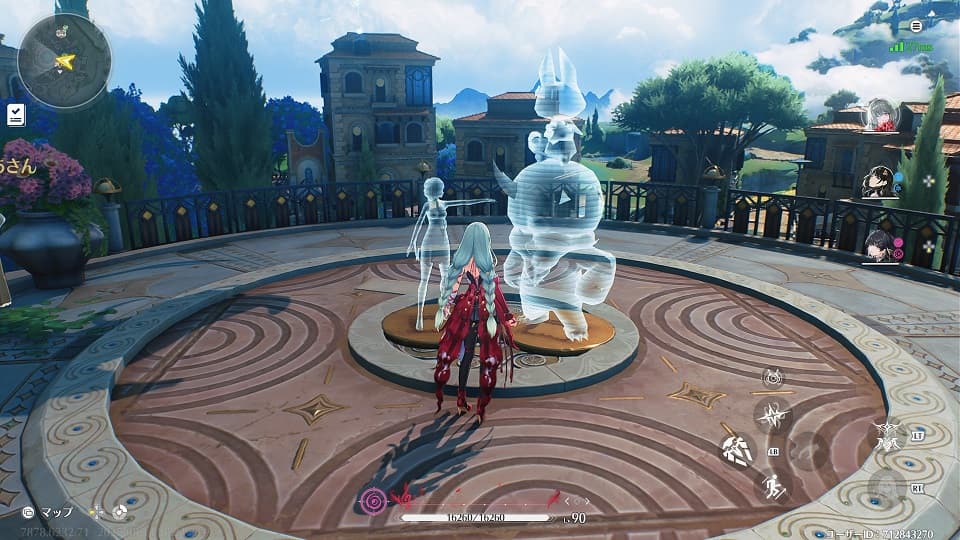Viewport: 960px width, 540px height.
Task: Activate the echo skill icon by RT
Action: (884, 489)
